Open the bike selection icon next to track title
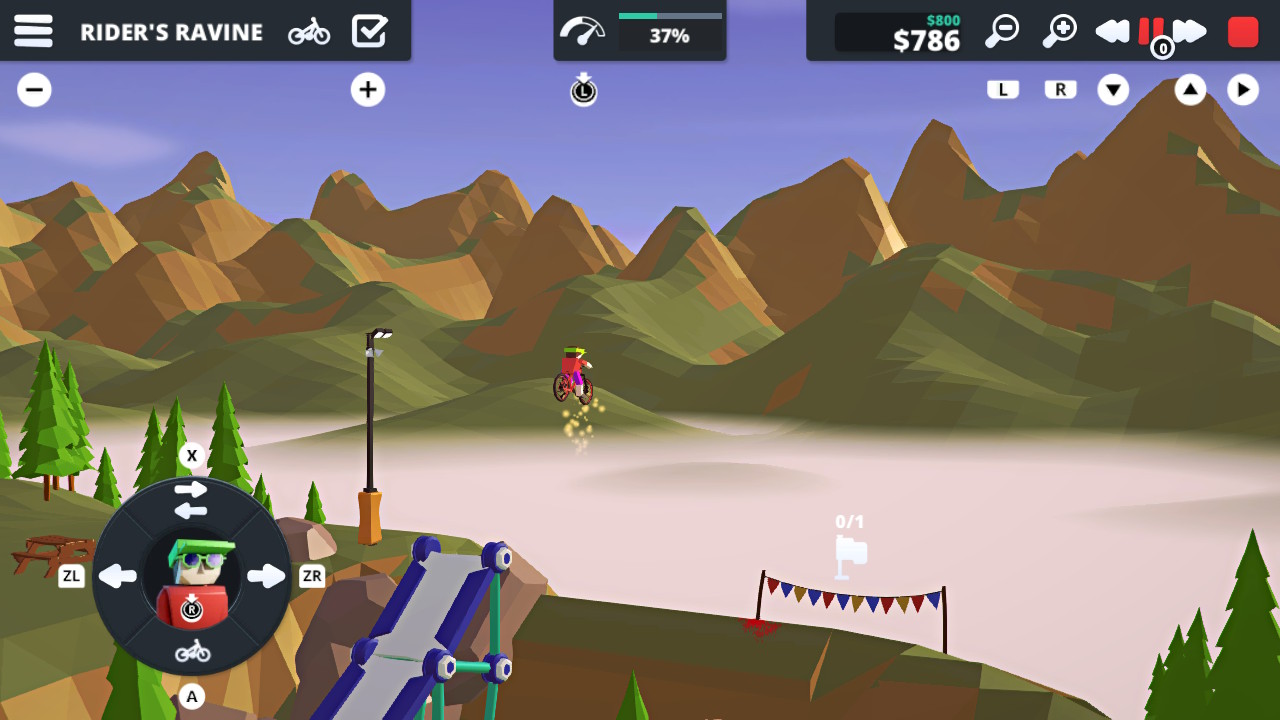 (310, 31)
